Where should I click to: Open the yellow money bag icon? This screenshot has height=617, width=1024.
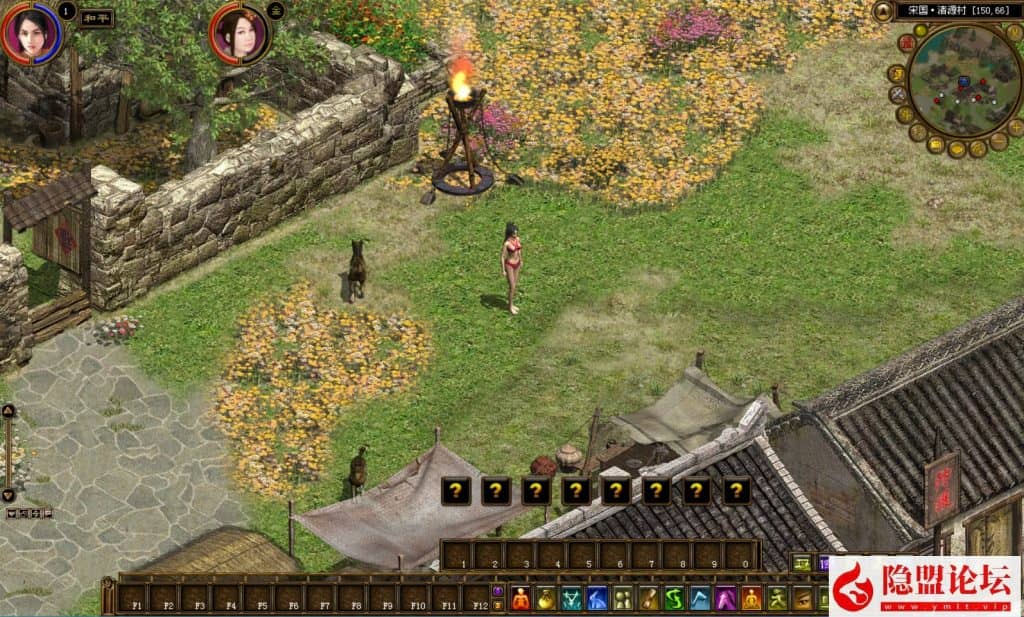(546, 599)
